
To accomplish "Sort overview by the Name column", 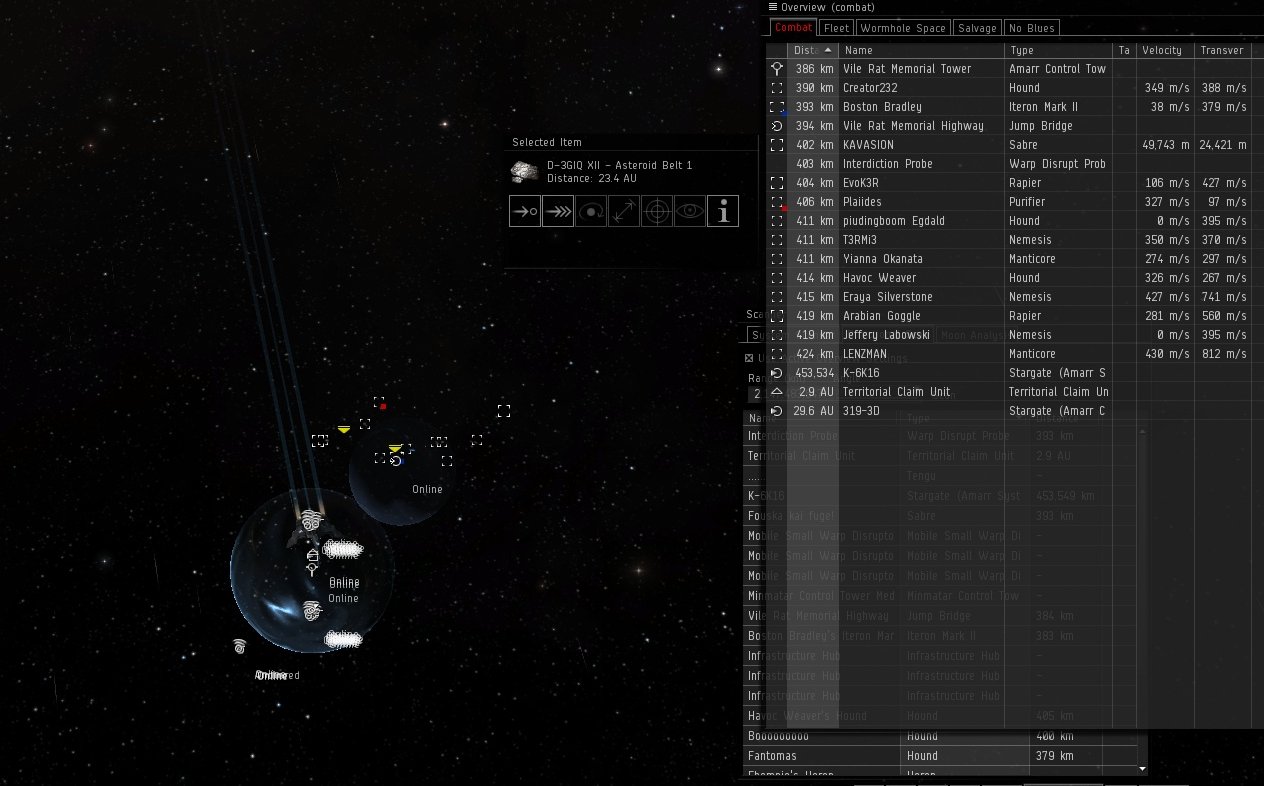I will (921, 50).
